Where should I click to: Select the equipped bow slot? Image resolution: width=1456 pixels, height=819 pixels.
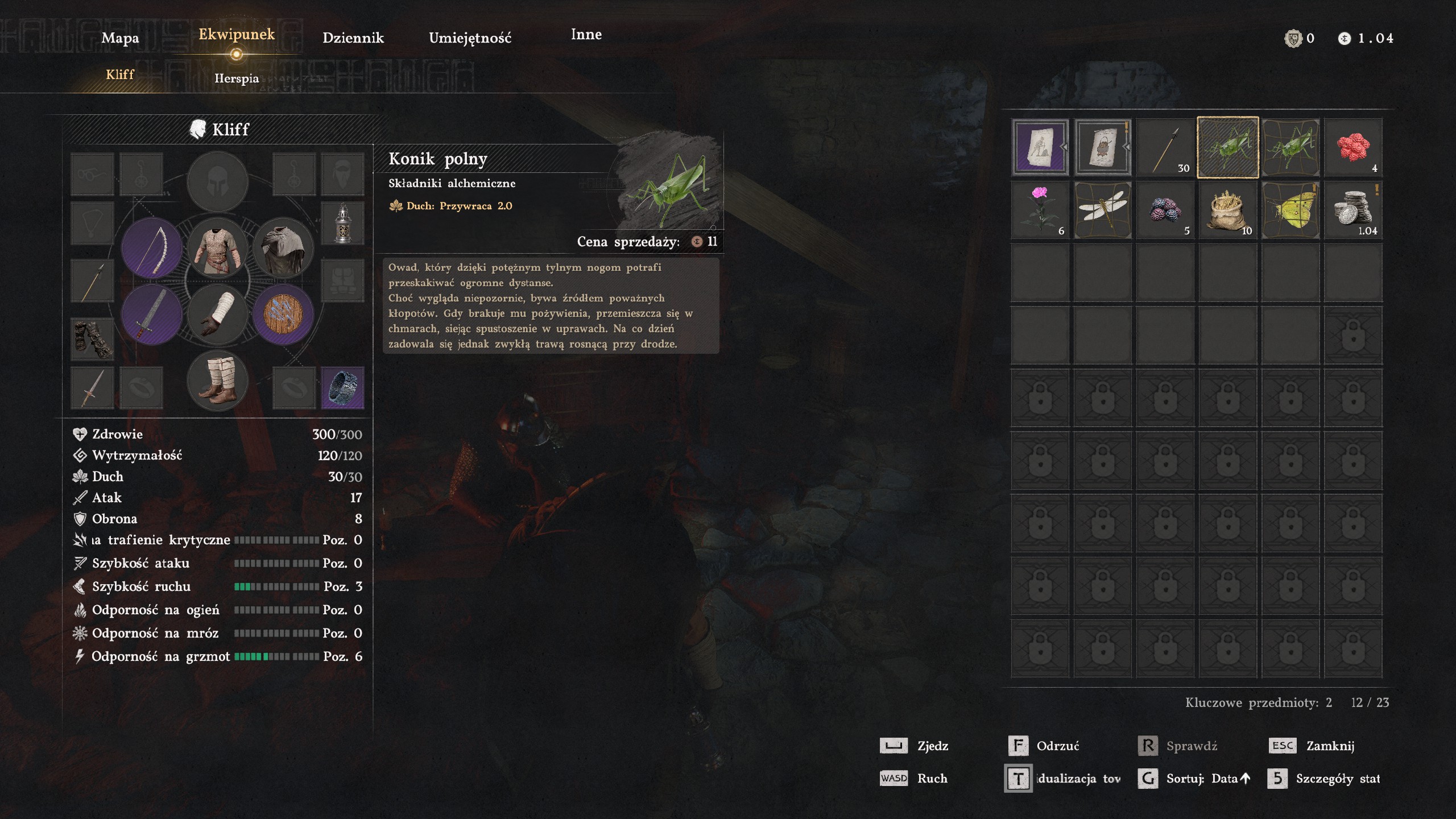[152, 248]
